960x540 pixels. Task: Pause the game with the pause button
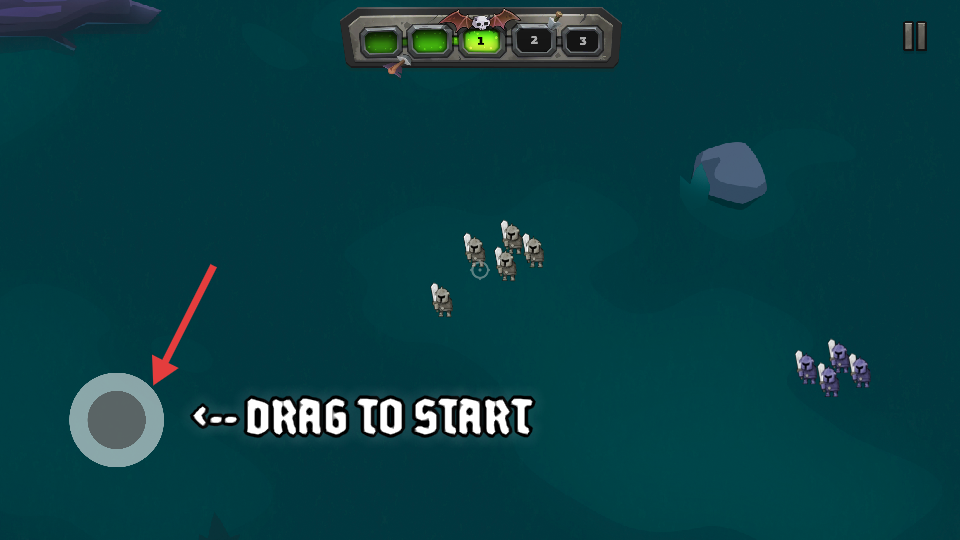pos(915,36)
